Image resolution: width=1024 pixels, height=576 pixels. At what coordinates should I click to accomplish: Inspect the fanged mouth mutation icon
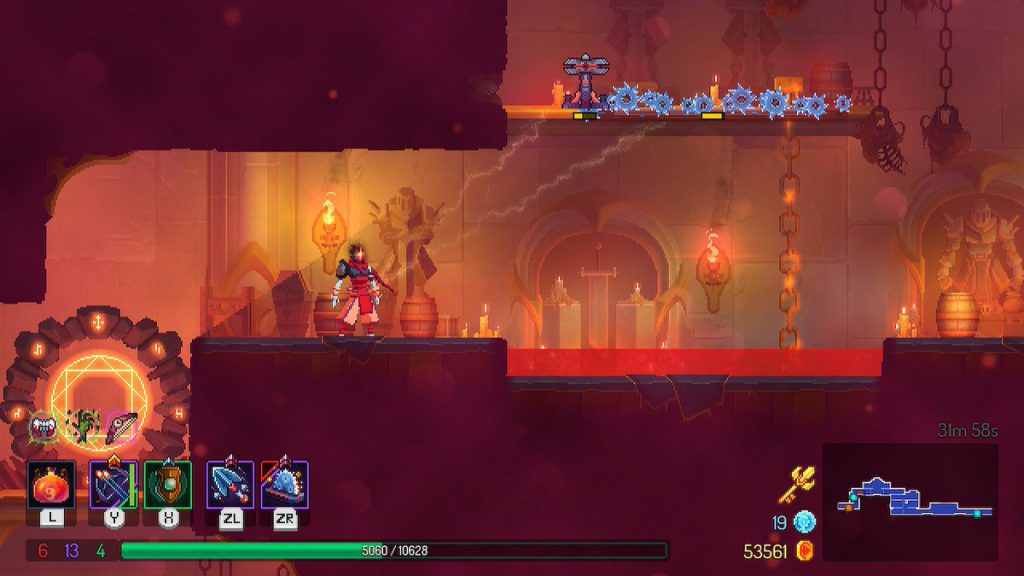44,427
